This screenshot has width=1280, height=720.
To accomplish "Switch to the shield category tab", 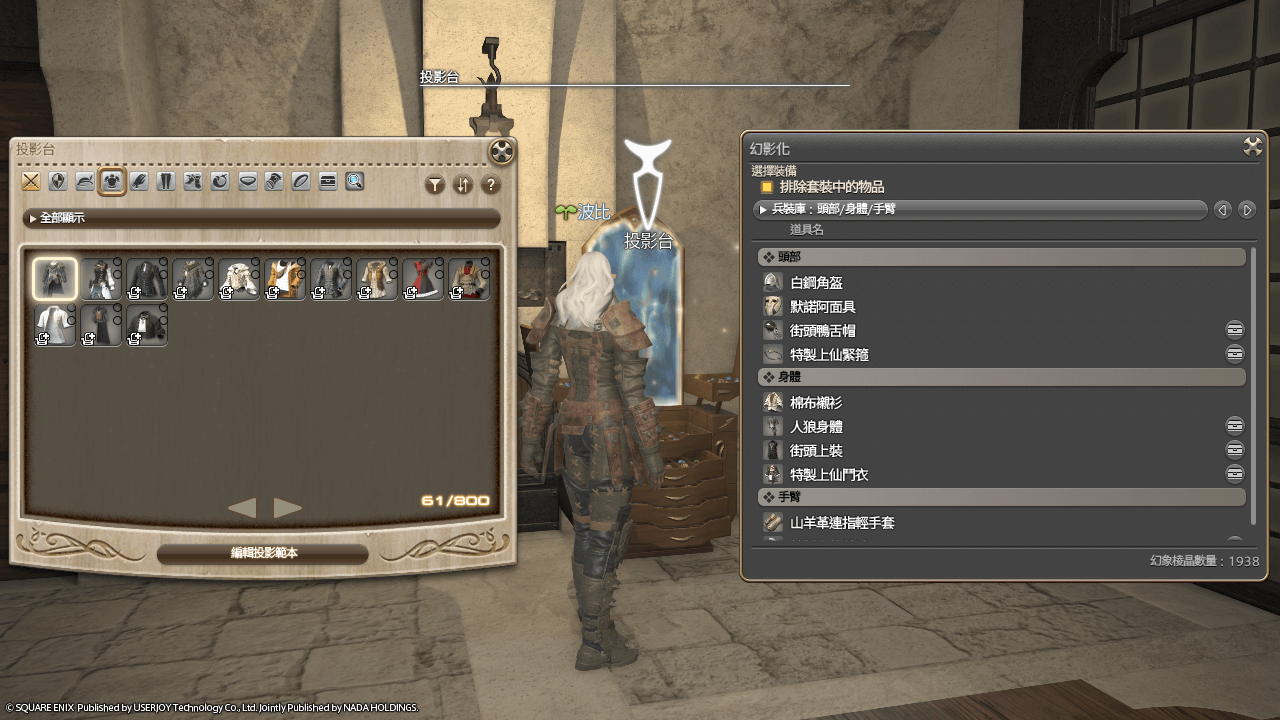I will (x=58, y=181).
